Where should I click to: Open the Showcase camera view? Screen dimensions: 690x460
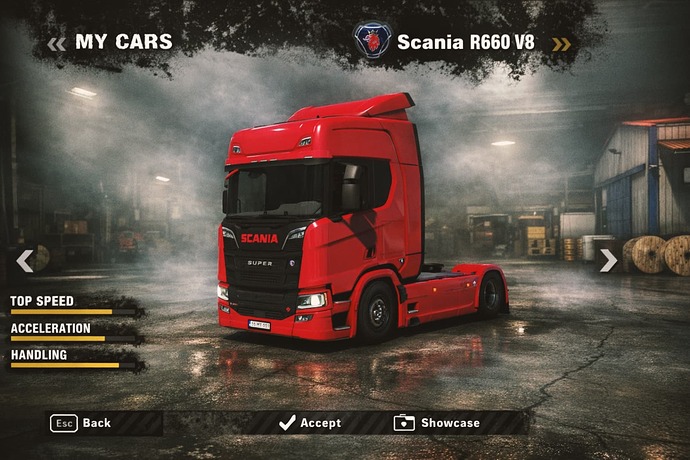437,423
